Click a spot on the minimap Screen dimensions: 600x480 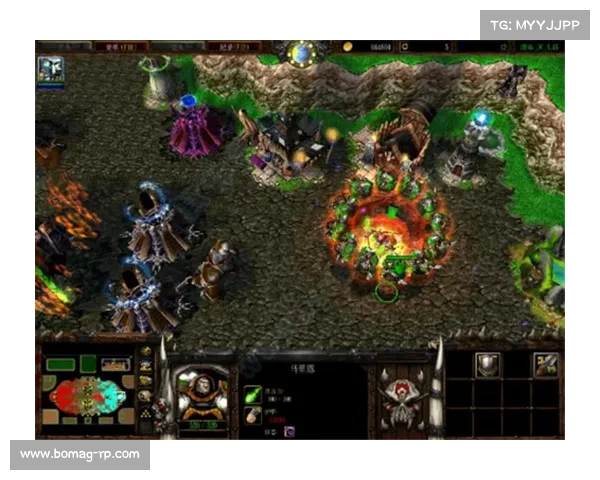pos(85,393)
